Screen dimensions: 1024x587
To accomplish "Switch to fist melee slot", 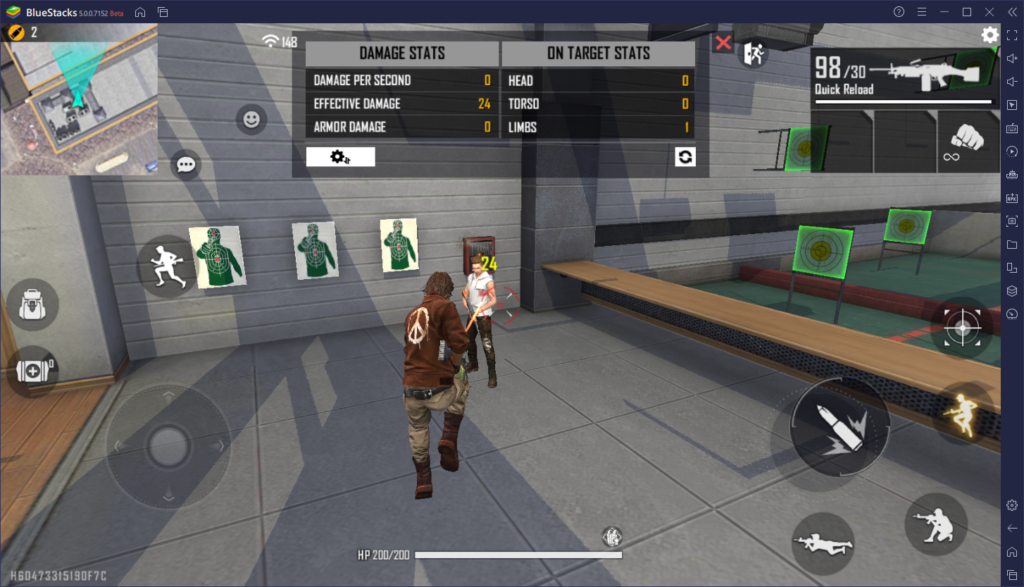I will (965, 141).
